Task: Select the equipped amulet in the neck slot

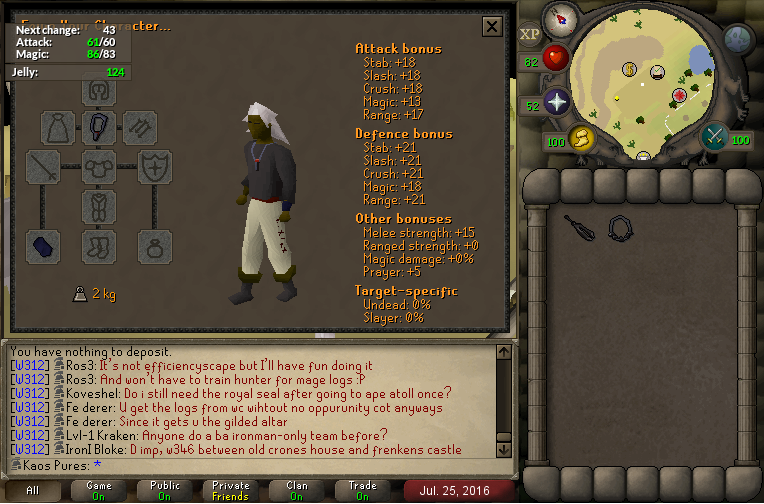Action: click(x=100, y=126)
